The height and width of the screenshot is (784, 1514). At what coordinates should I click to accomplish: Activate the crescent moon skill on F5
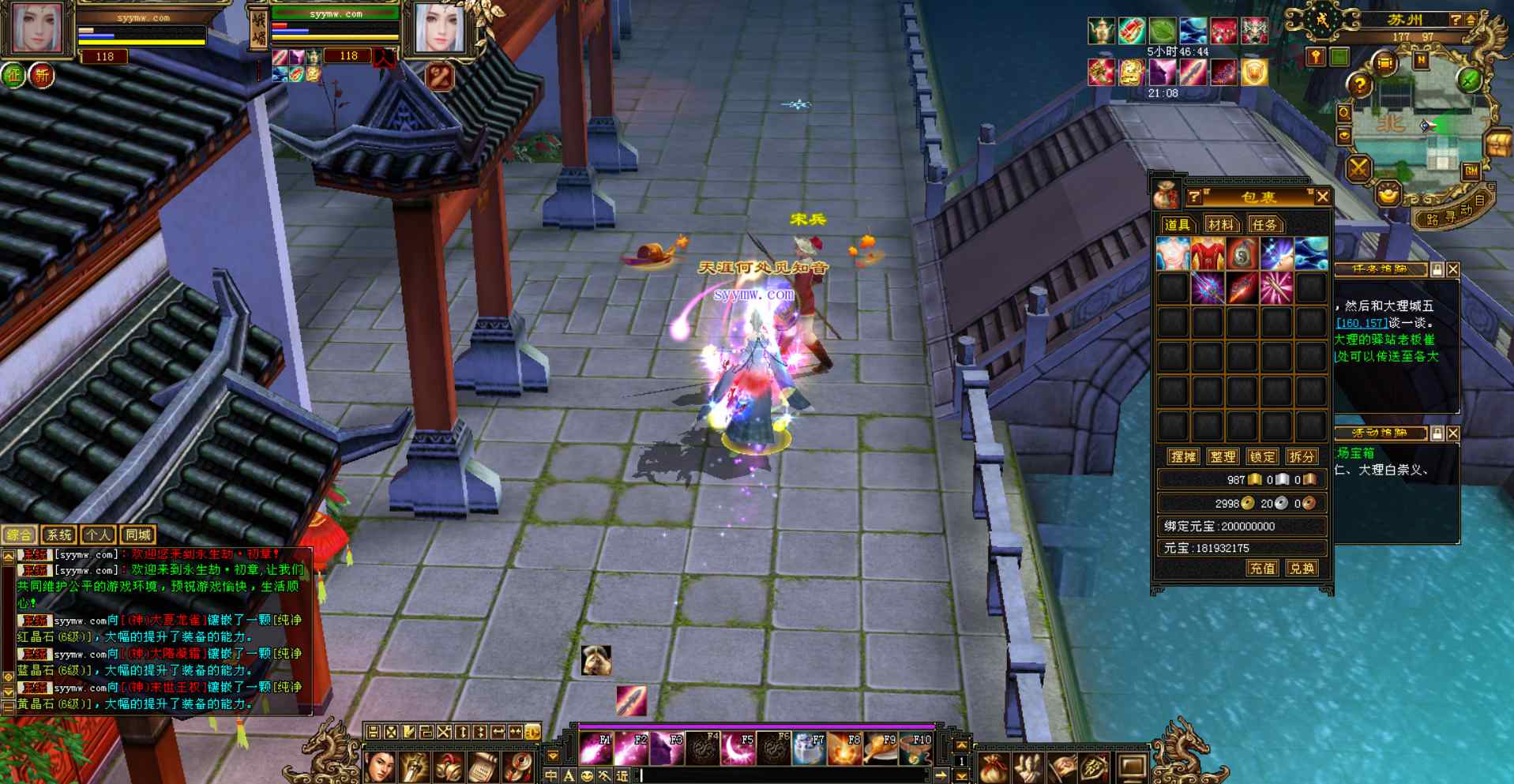point(738,748)
